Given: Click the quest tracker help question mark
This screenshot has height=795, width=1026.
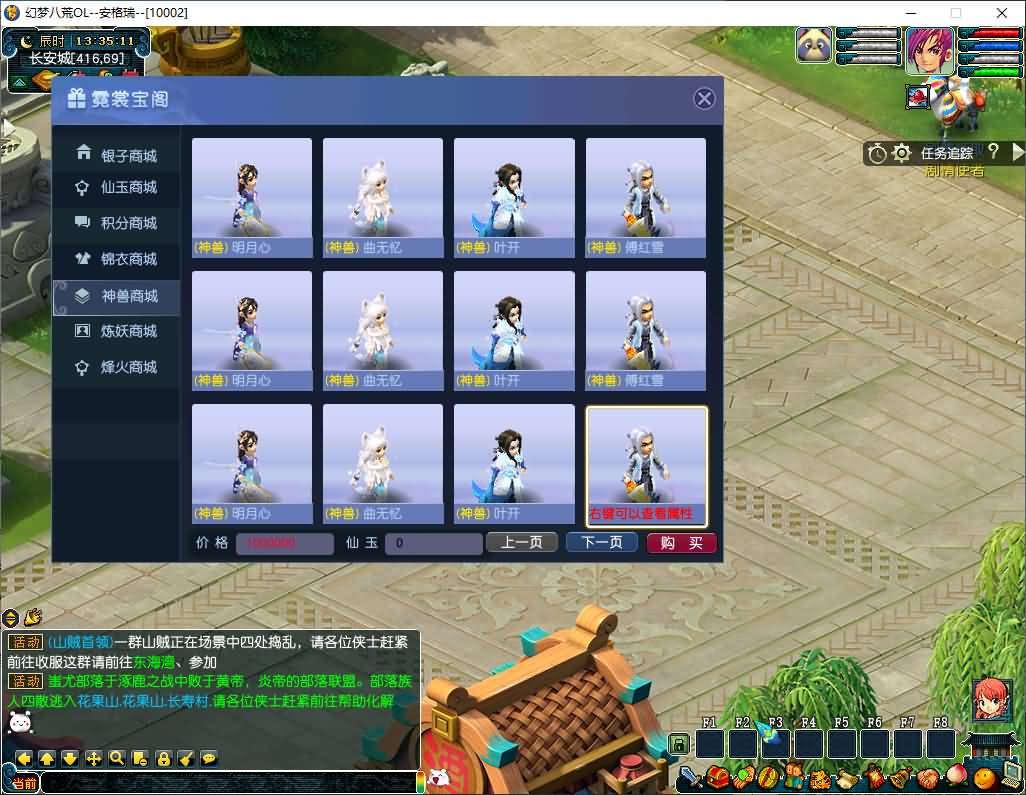Looking at the screenshot, I should (993, 152).
